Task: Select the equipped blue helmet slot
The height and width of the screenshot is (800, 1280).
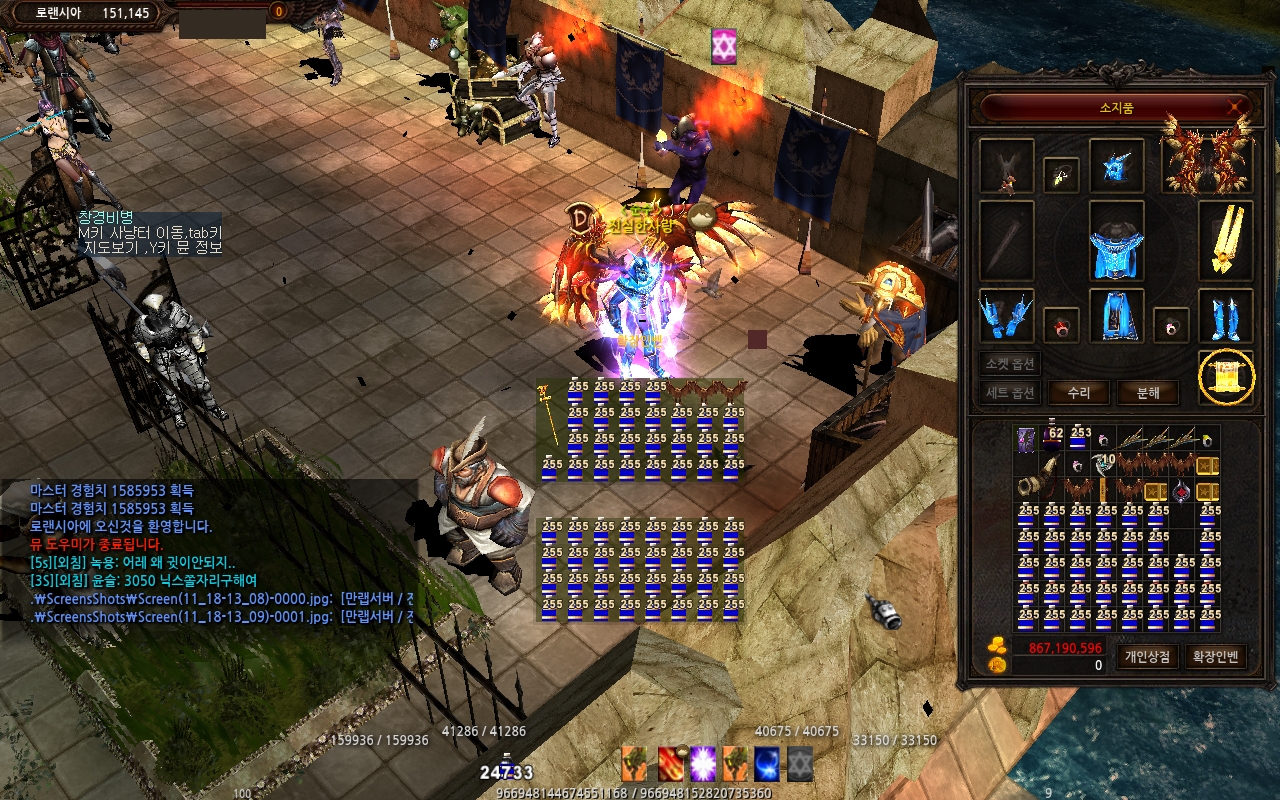Action: (1116, 165)
